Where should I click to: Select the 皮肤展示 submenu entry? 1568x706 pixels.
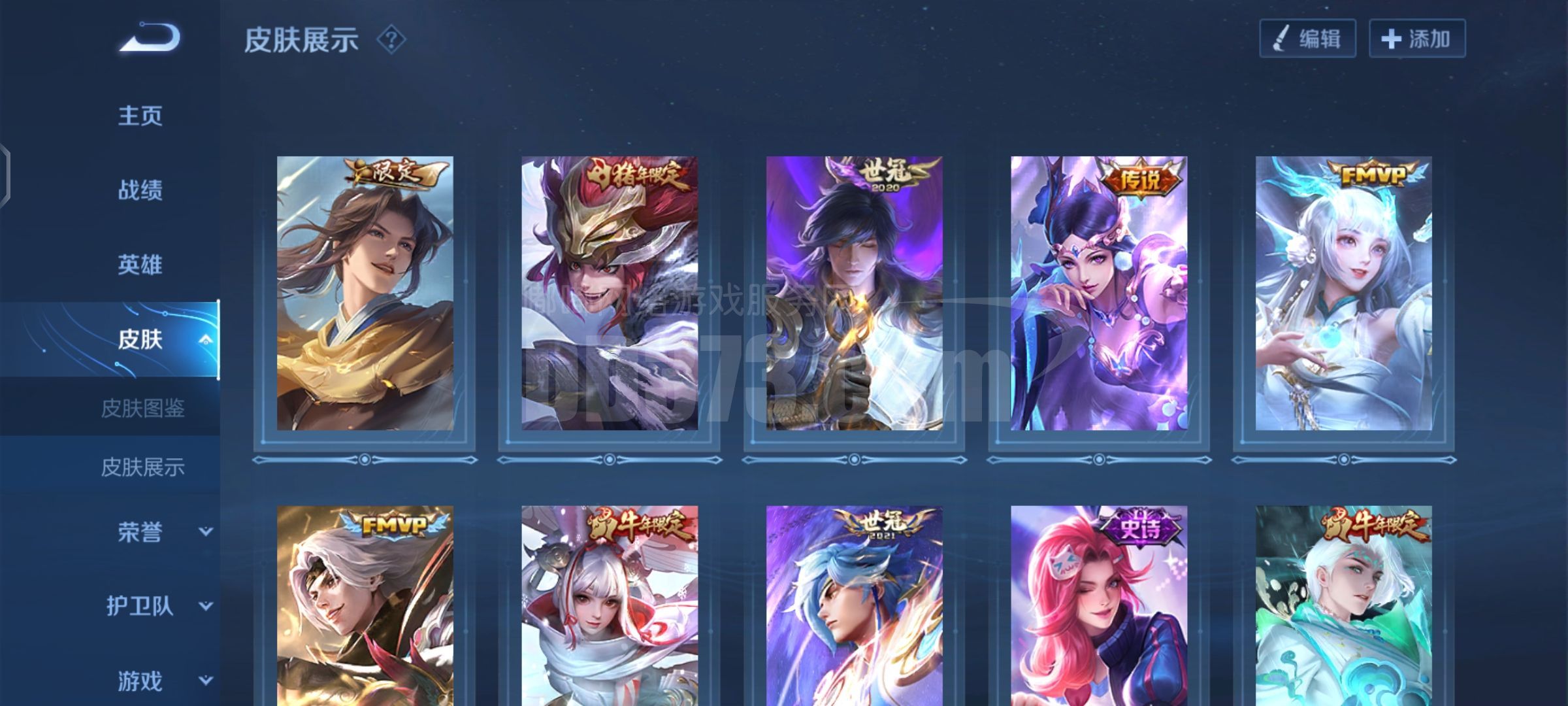click(142, 467)
